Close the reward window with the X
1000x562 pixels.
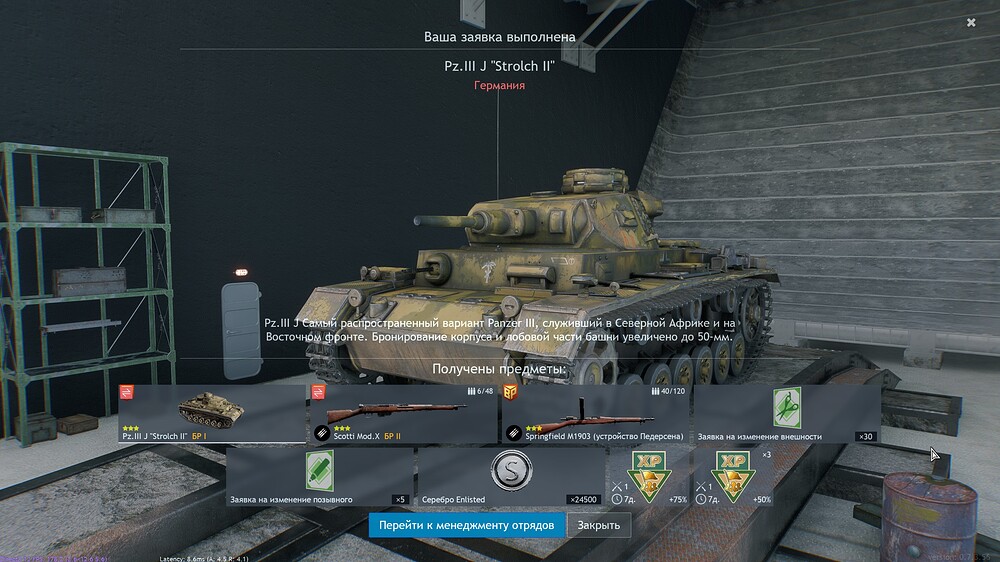[x=971, y=22]
